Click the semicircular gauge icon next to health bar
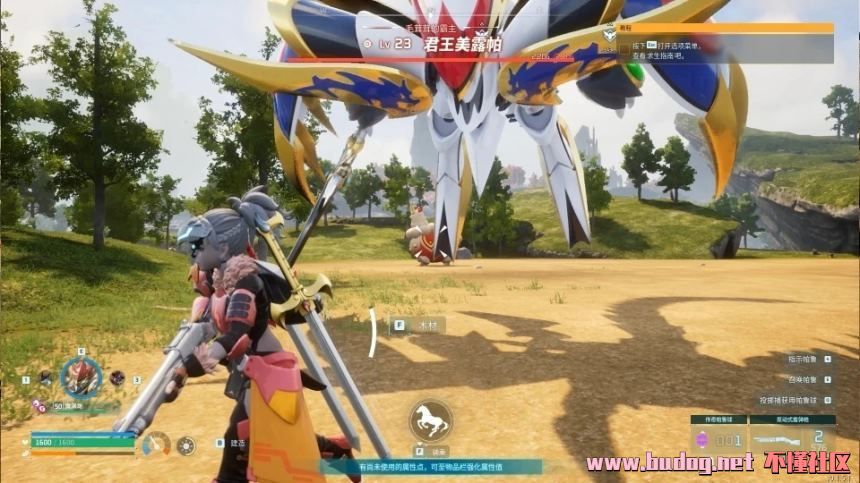The image size is (860, 483). (x=156, y=443)
